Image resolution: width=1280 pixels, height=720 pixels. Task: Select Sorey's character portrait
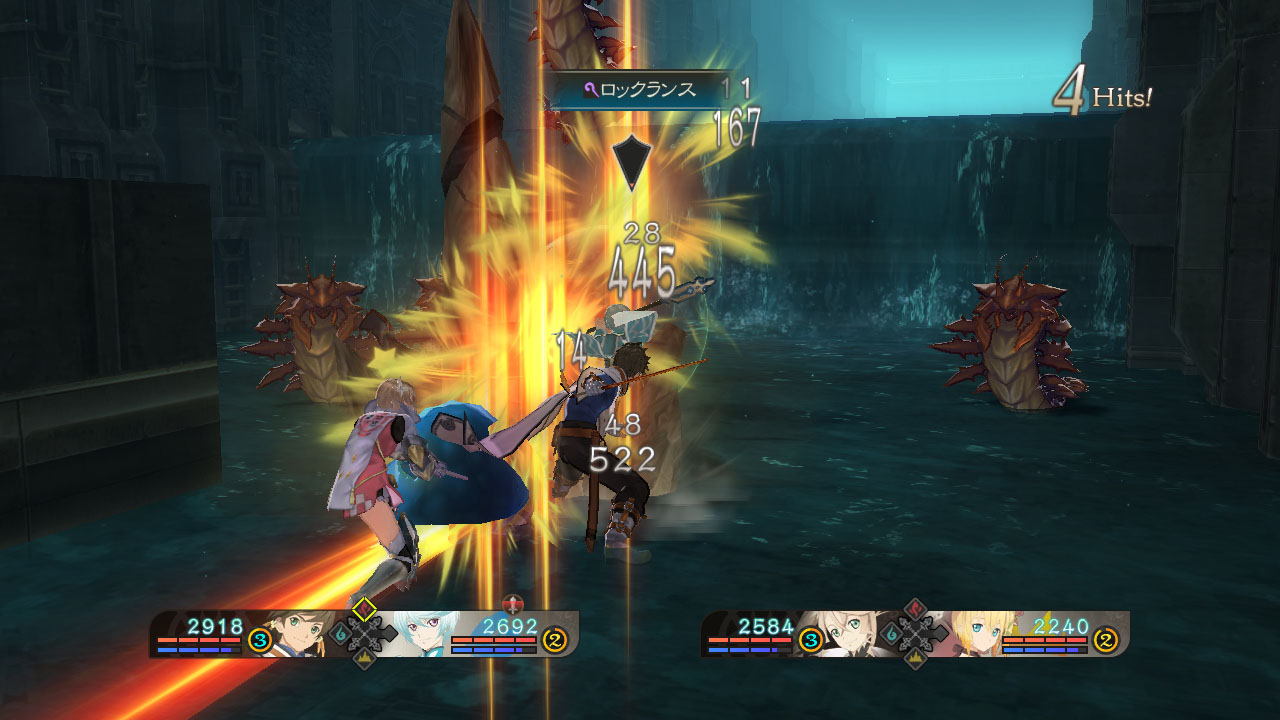(x=299, y=632)
